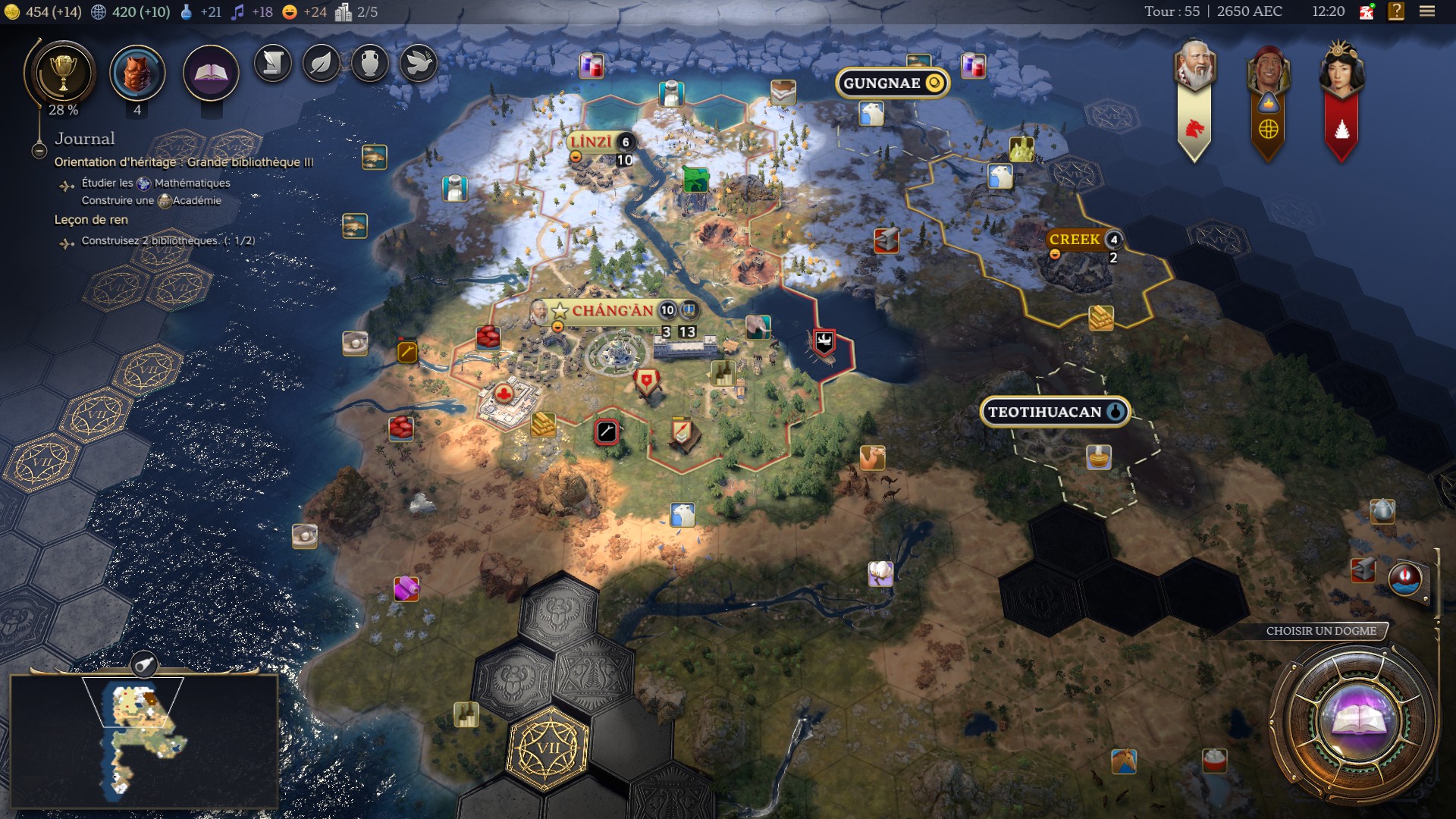Screen dimensions: 1456x819
Task: Click the Choisir un dogme action orb
Action: tap(1355, 720)
